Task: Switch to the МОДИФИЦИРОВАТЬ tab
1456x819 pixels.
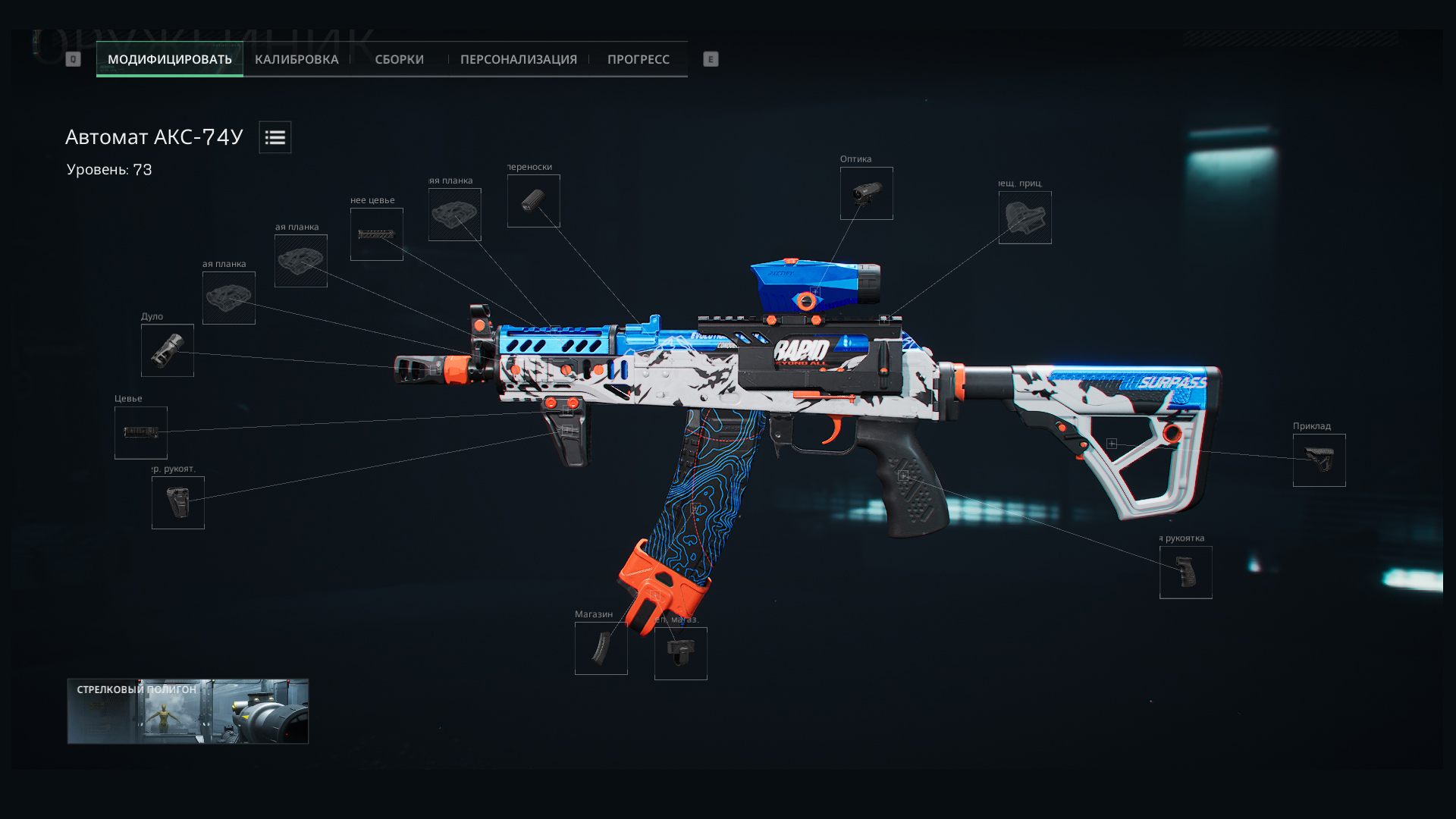Action: point(169,59)
